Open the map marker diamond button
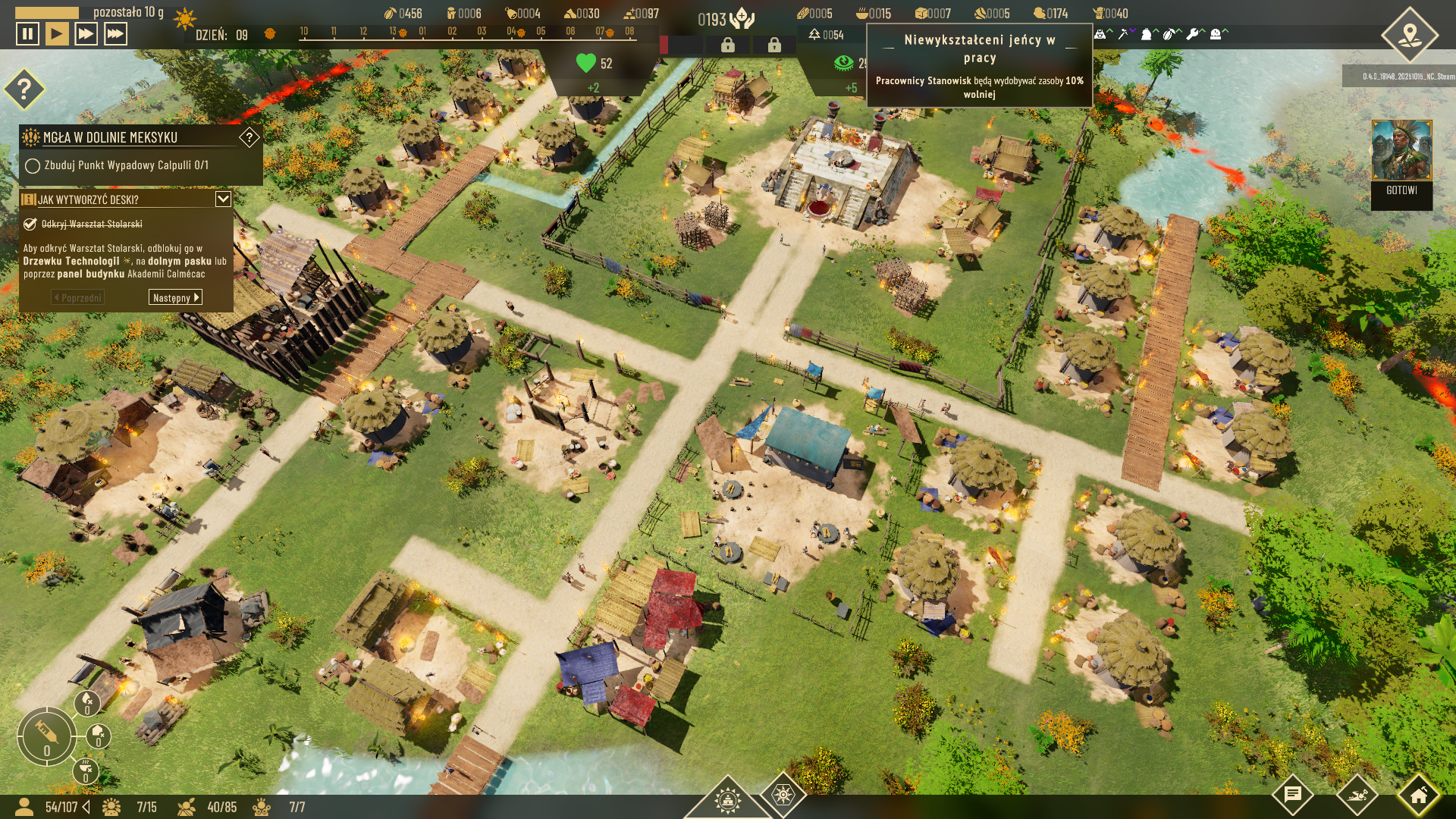 [1409, 35]
